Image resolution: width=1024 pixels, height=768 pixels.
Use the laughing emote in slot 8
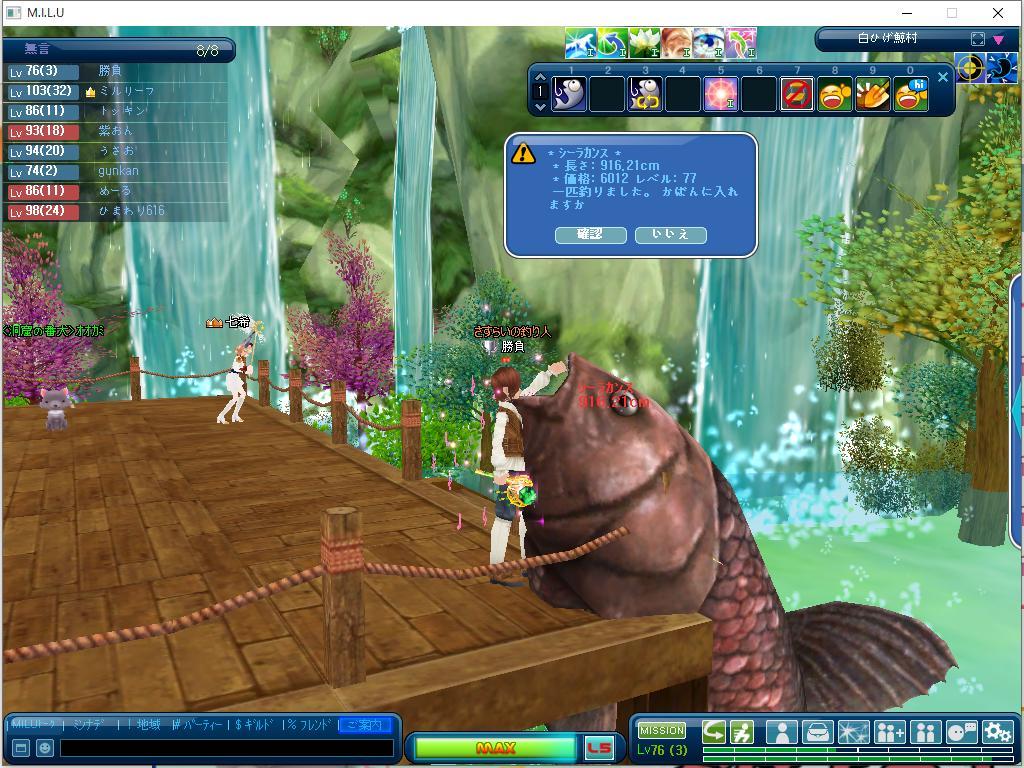pos(835,94)
